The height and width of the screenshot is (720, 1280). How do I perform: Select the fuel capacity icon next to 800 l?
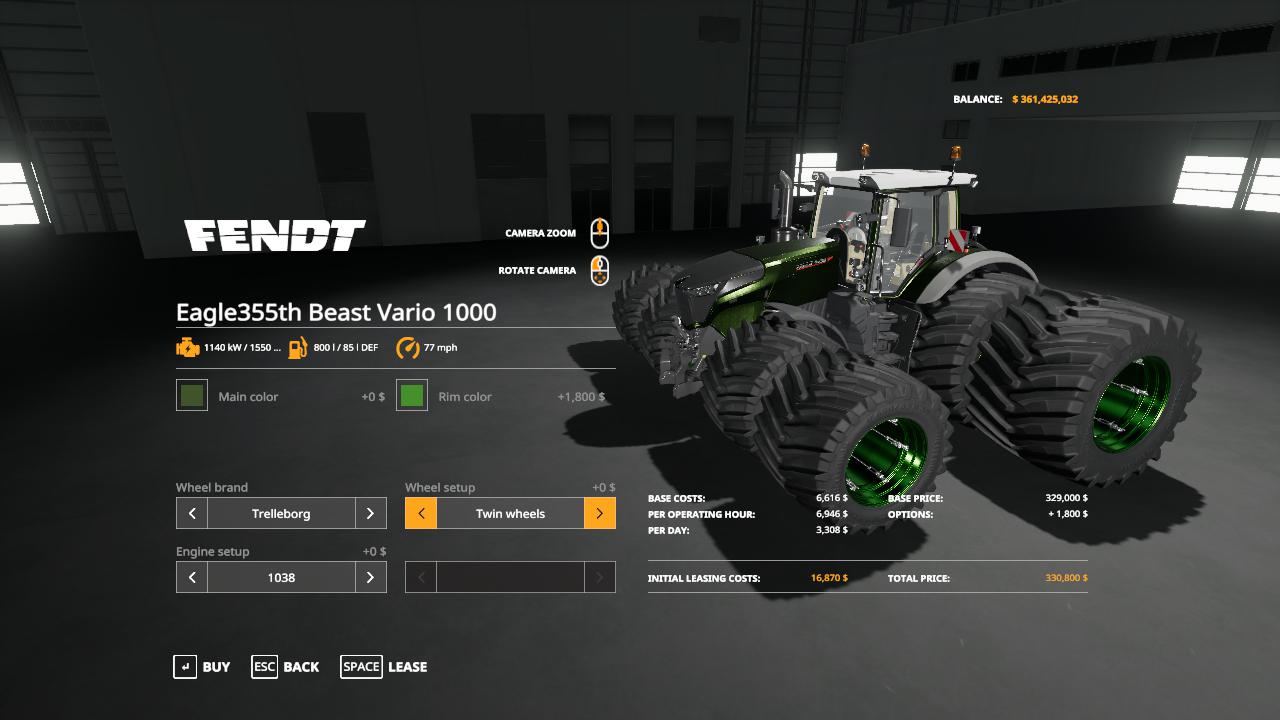click(x=295, y=348)
